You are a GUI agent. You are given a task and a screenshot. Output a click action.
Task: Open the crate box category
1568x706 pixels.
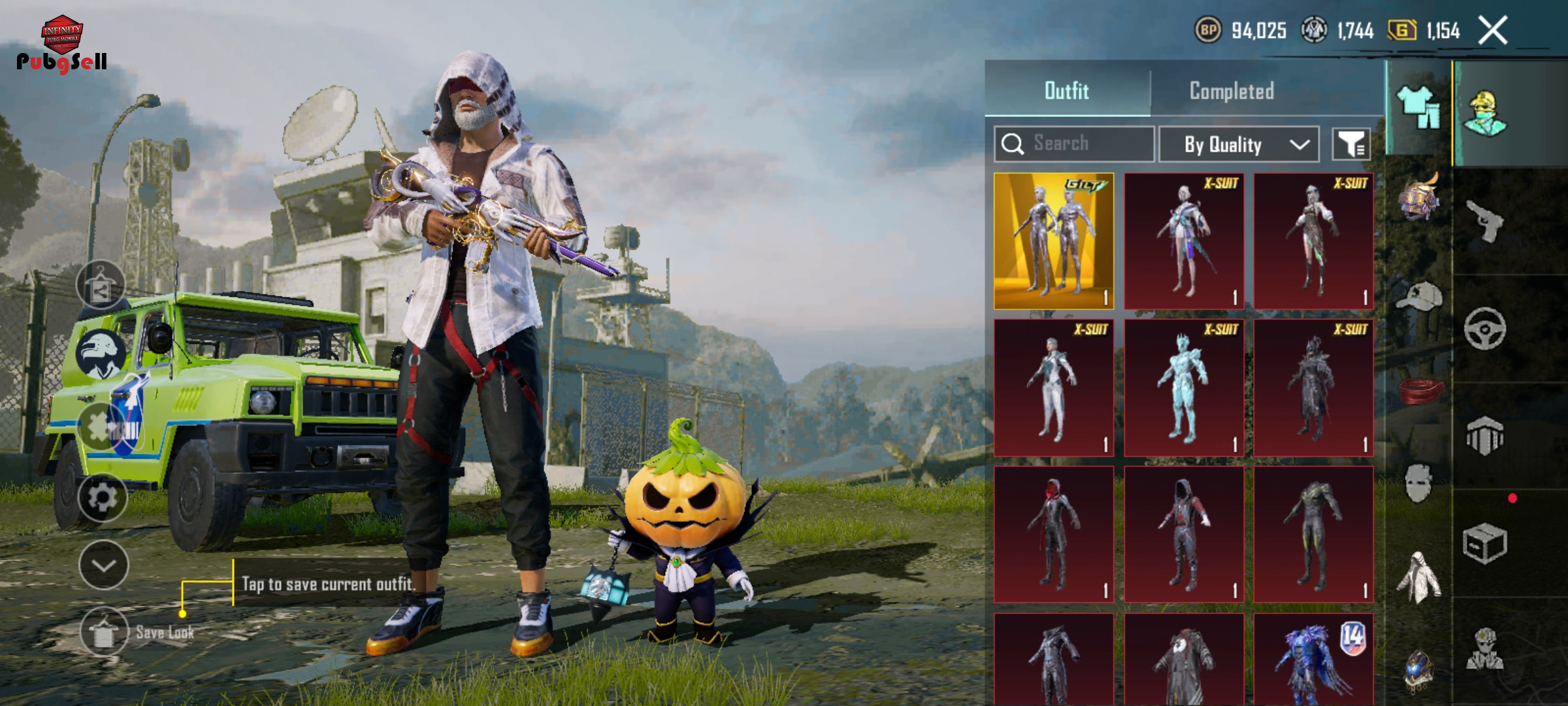[x=1484, y=543]
